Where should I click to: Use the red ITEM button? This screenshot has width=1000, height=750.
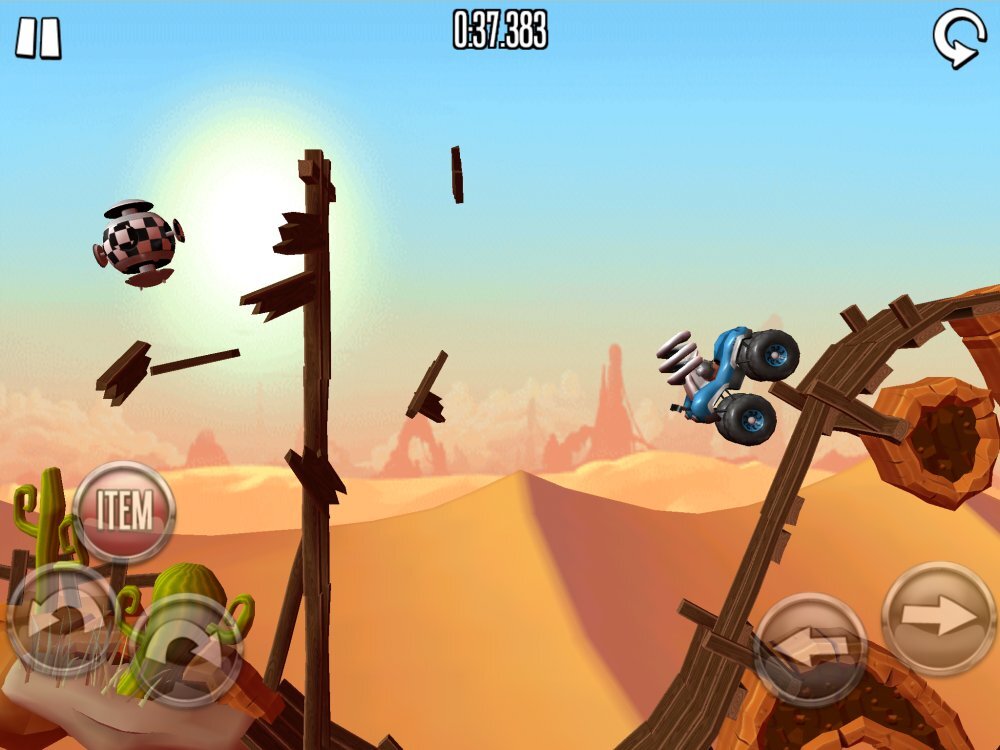[124, 511]
